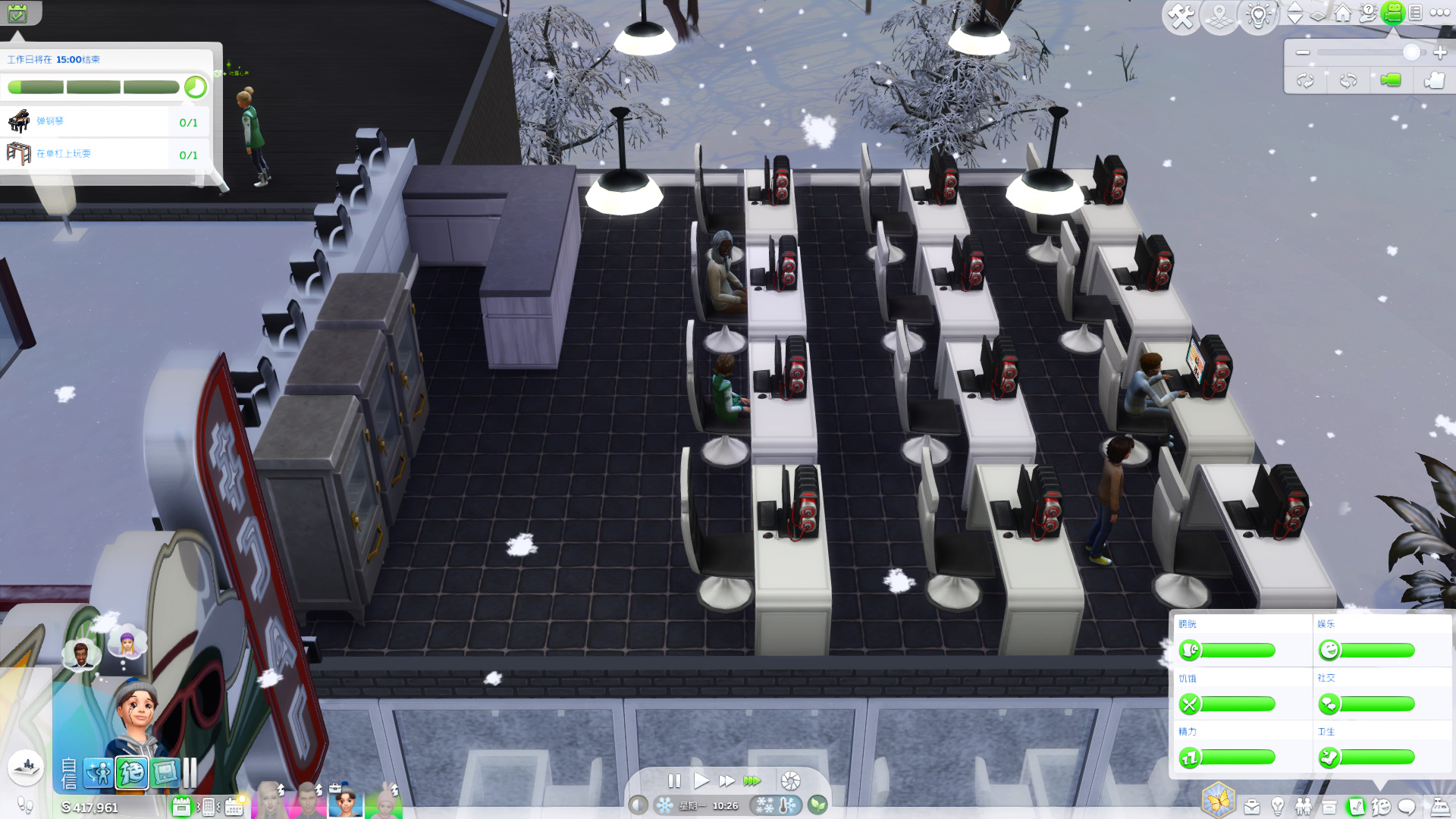Pause the game speed
The width and height of the screenshot is (1456, 819).
(673, 780)
